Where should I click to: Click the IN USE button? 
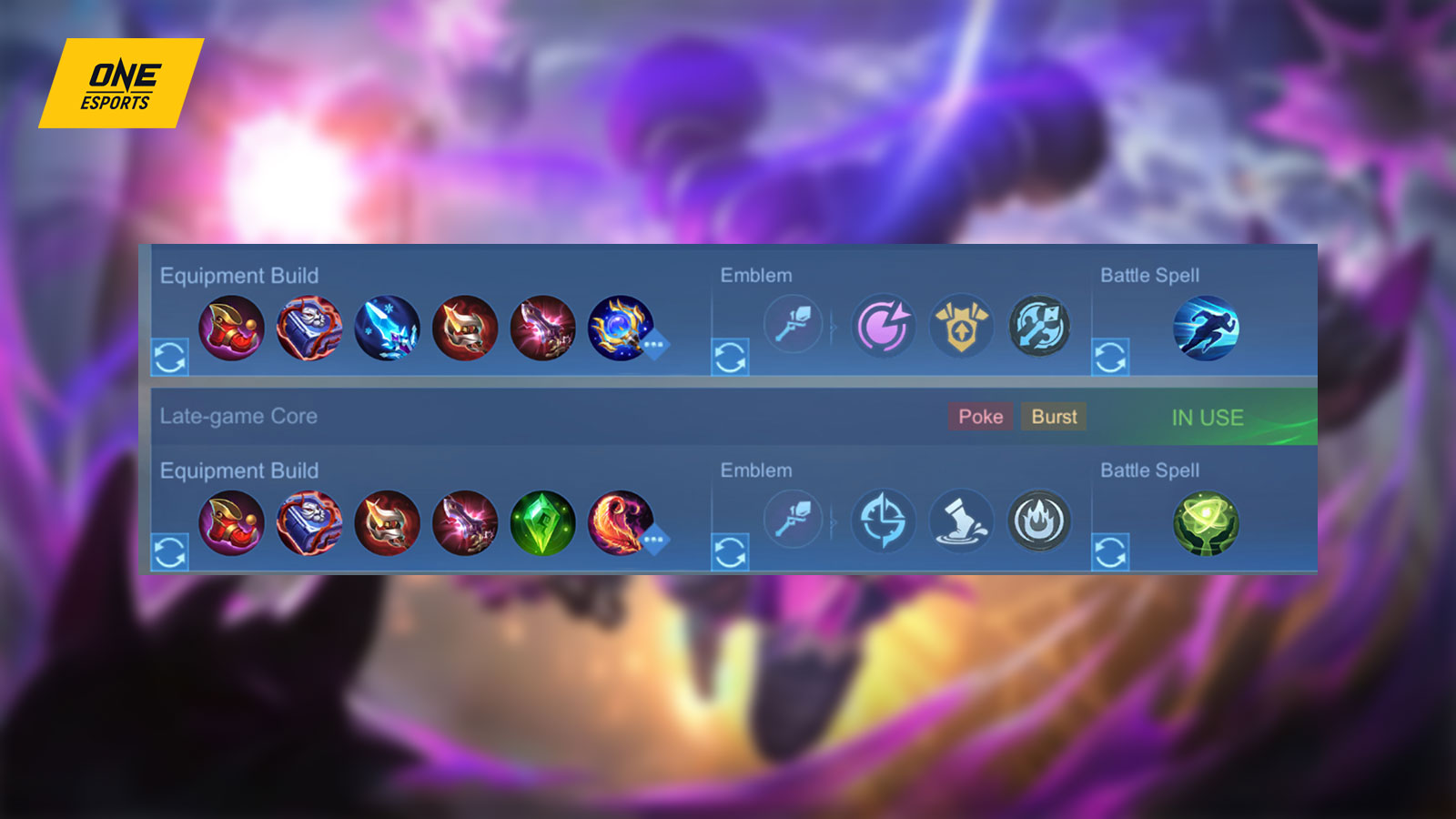click(1208, 419)
